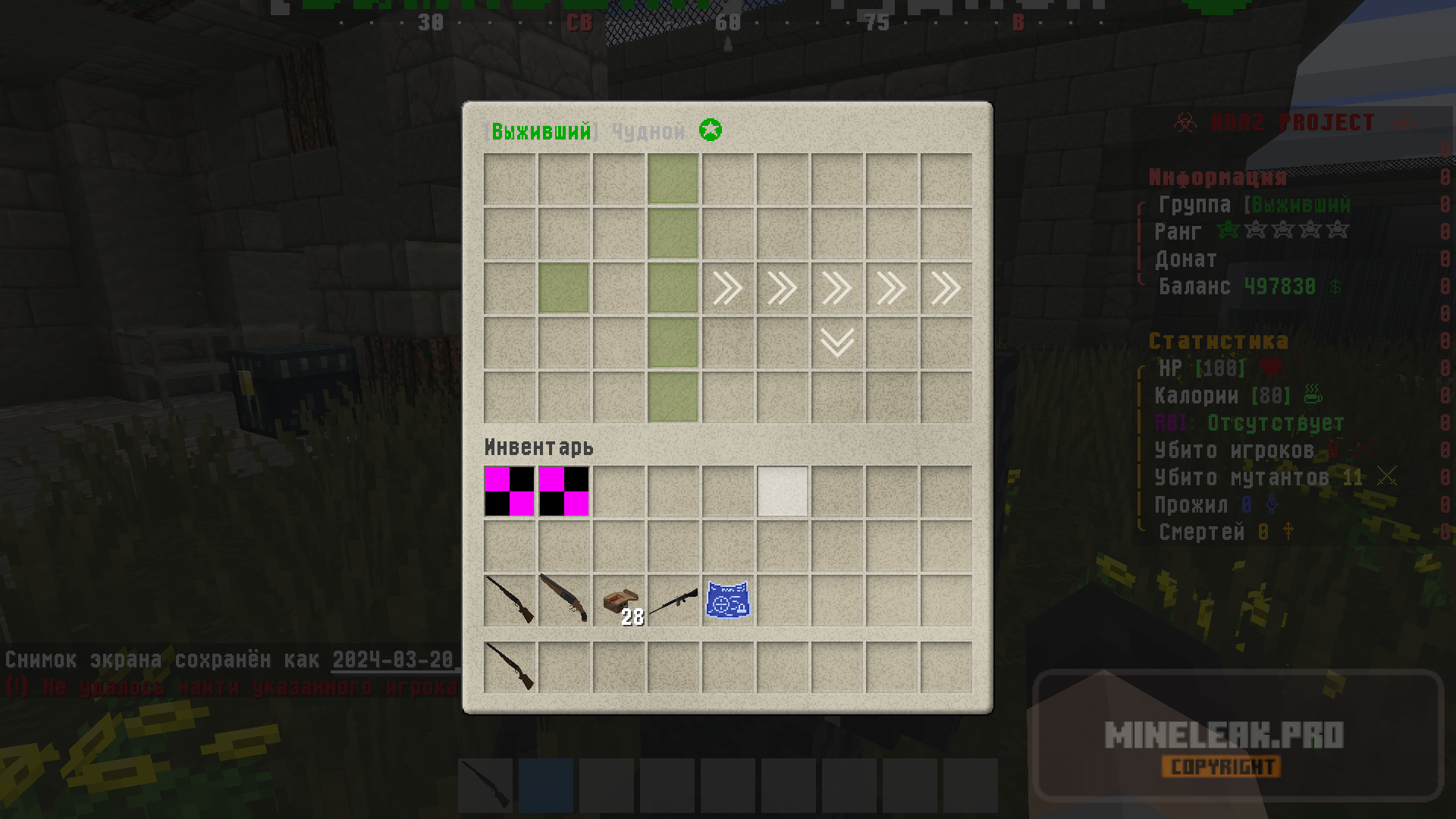Choose the blue blueprint item
Viewport: 1456px width, 819px height.
728,600
